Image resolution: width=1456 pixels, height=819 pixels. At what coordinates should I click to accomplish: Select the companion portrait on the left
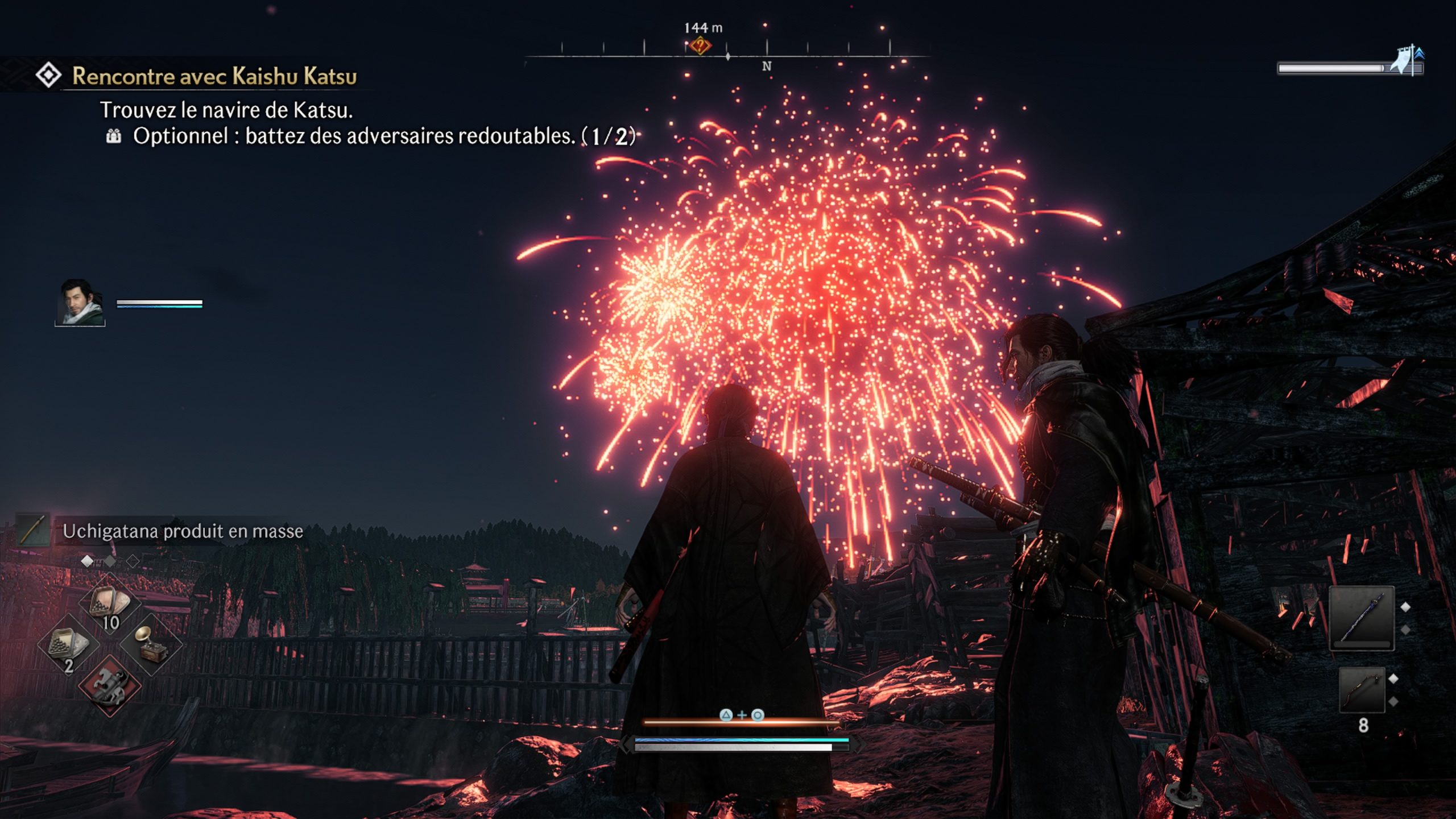click(80, 303)
